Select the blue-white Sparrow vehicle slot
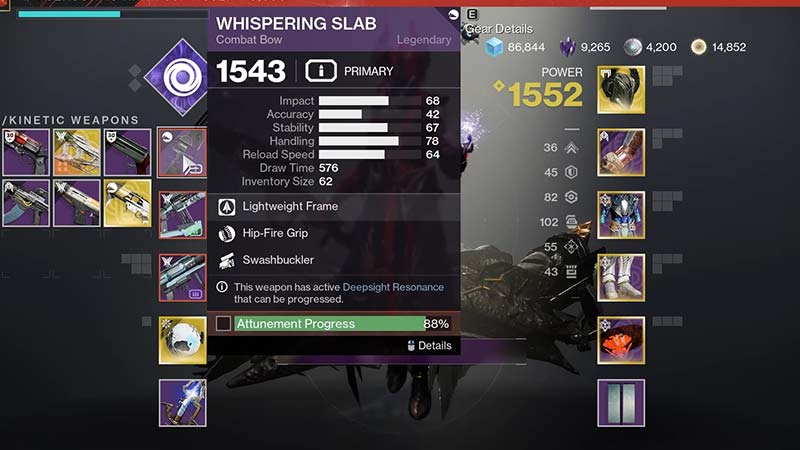 182,403
